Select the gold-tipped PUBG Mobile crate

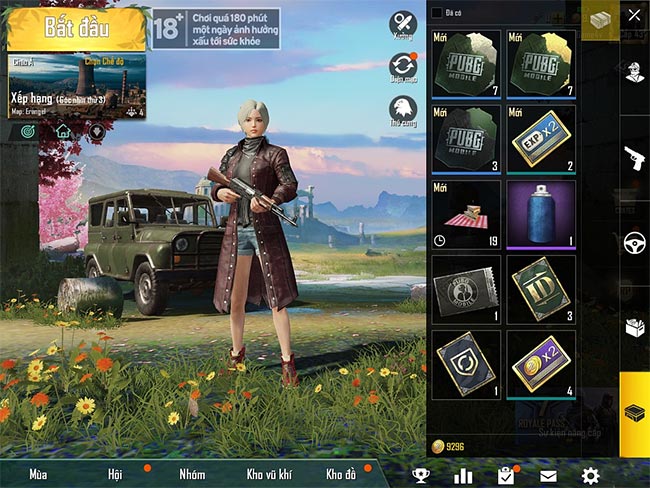tap(541, 65)
